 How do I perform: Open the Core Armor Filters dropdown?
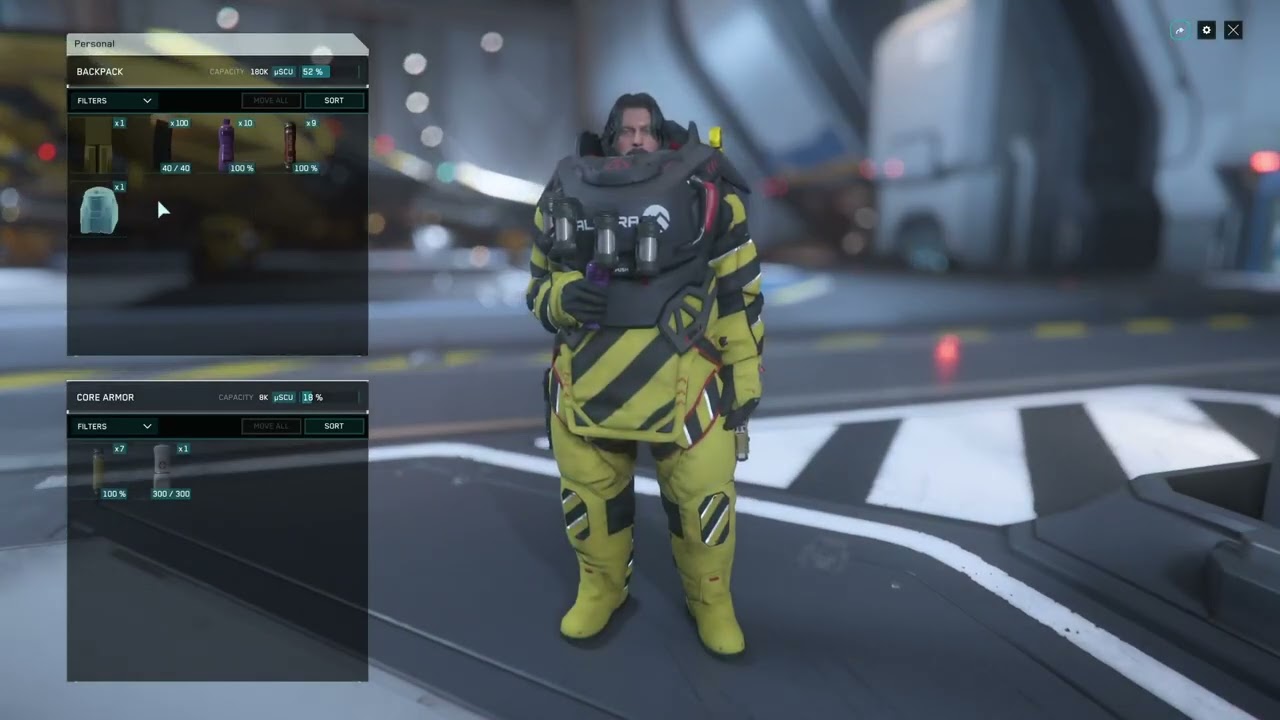coord(114,426)
